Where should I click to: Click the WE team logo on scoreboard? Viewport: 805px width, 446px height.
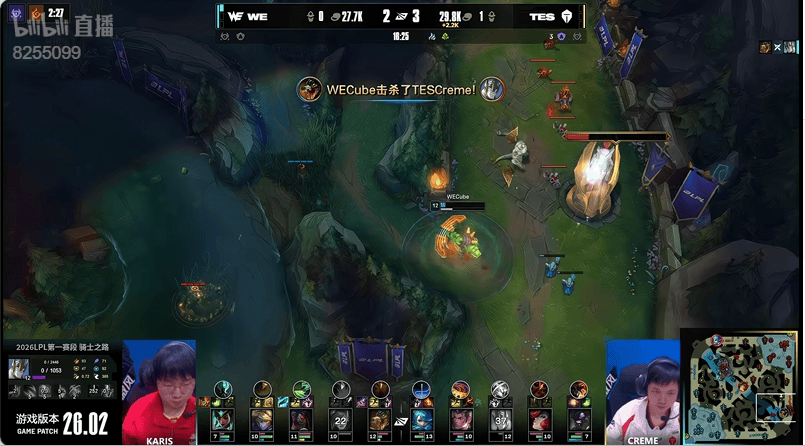pos(237,17)
